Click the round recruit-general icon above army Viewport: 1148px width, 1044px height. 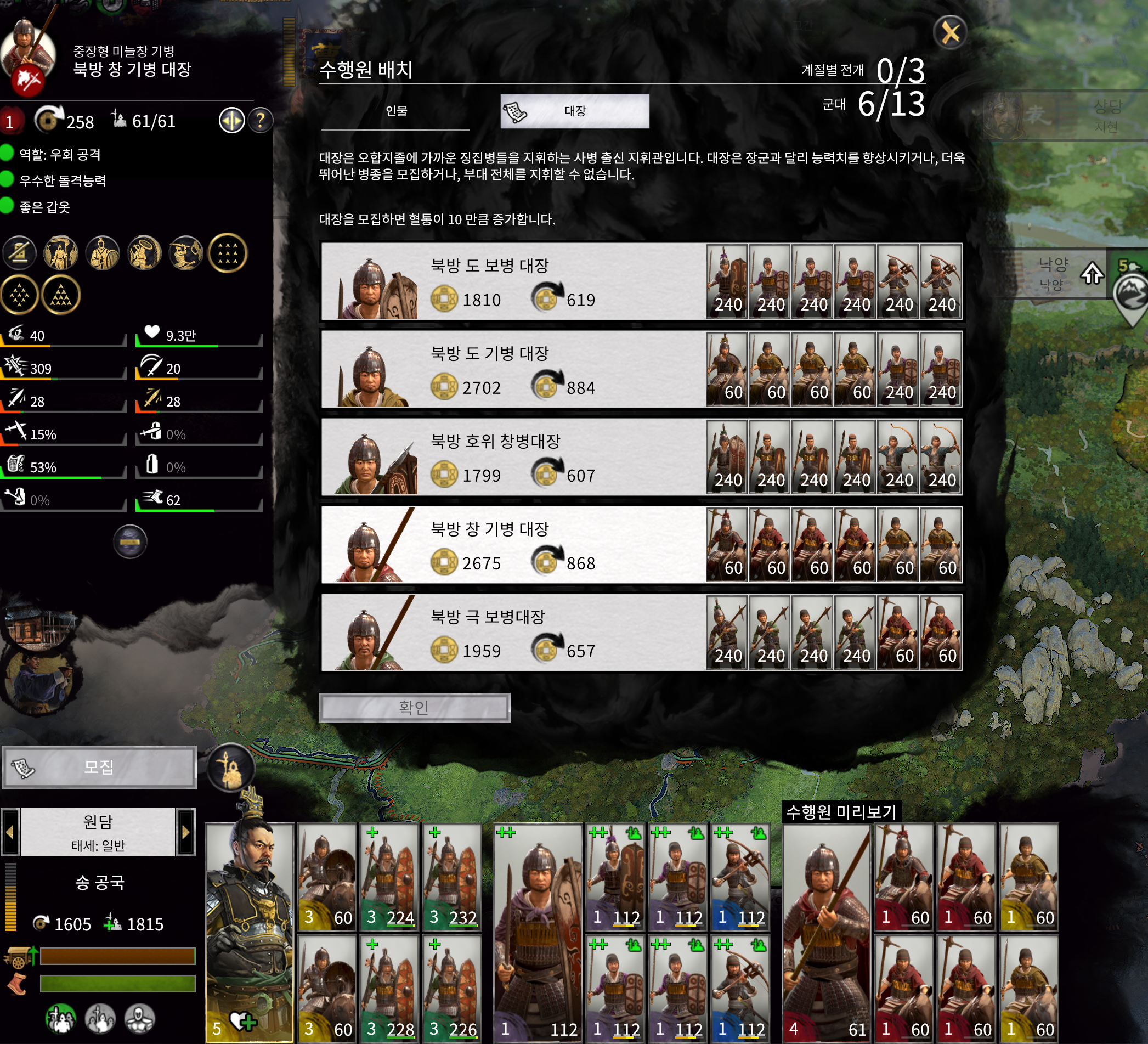(230, 767)
